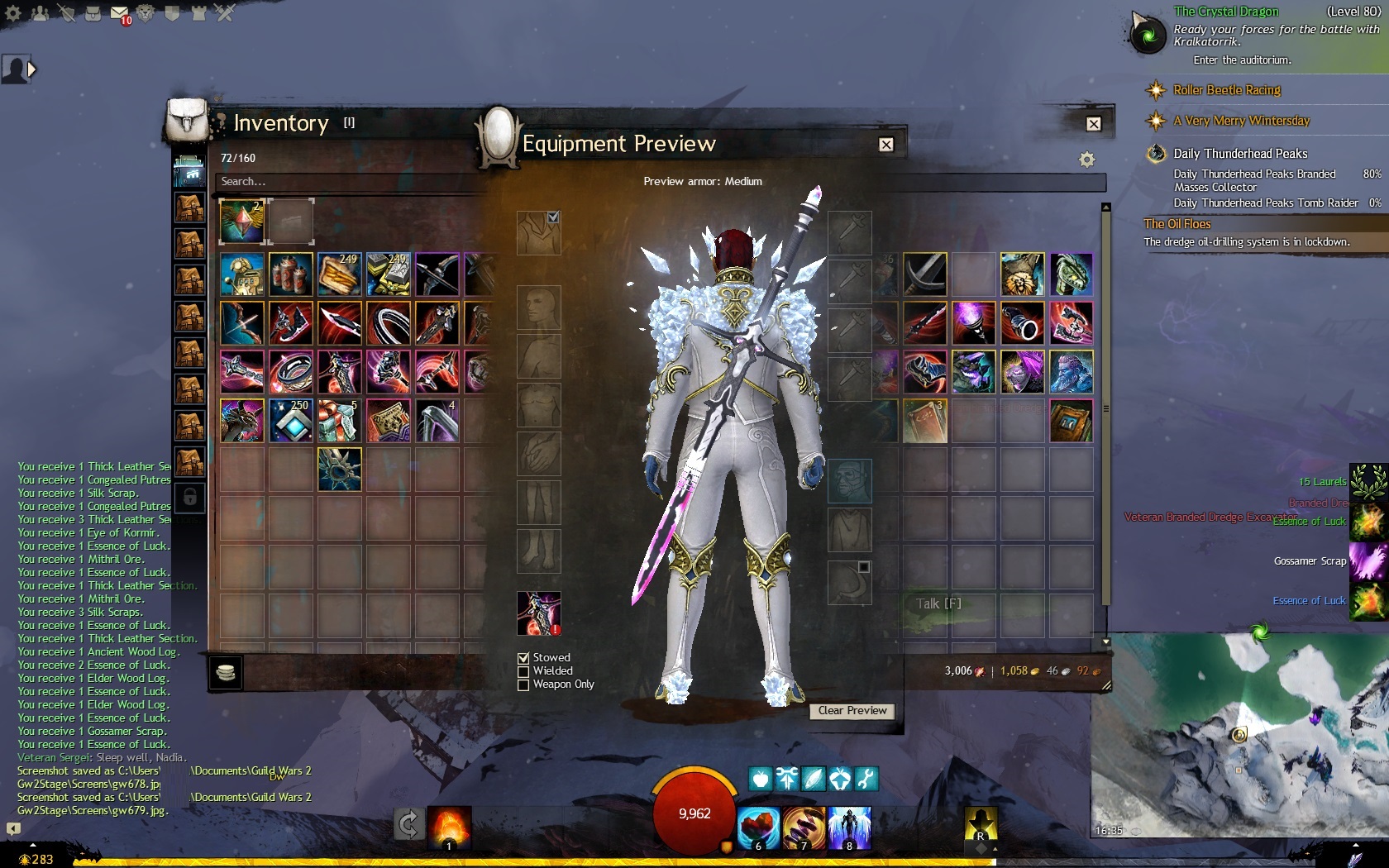This screenshot has height=868, width=1389.
Task: Focus the inventory Search field
Action: (x=347, y=182)
